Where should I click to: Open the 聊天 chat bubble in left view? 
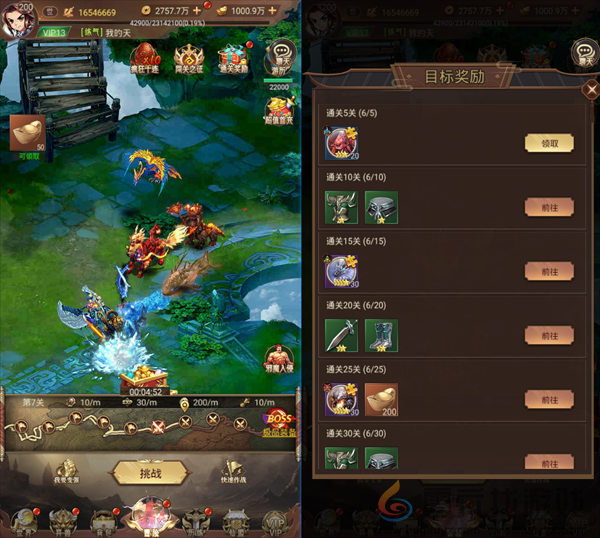(281, 56)
